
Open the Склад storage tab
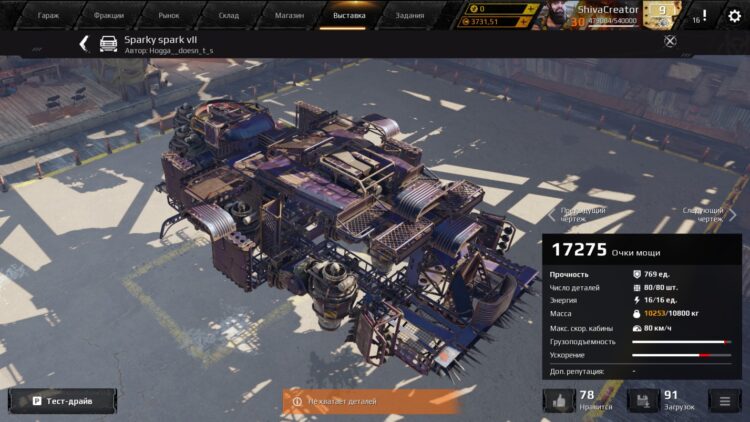pyautogui.click(x=229, y=15)
